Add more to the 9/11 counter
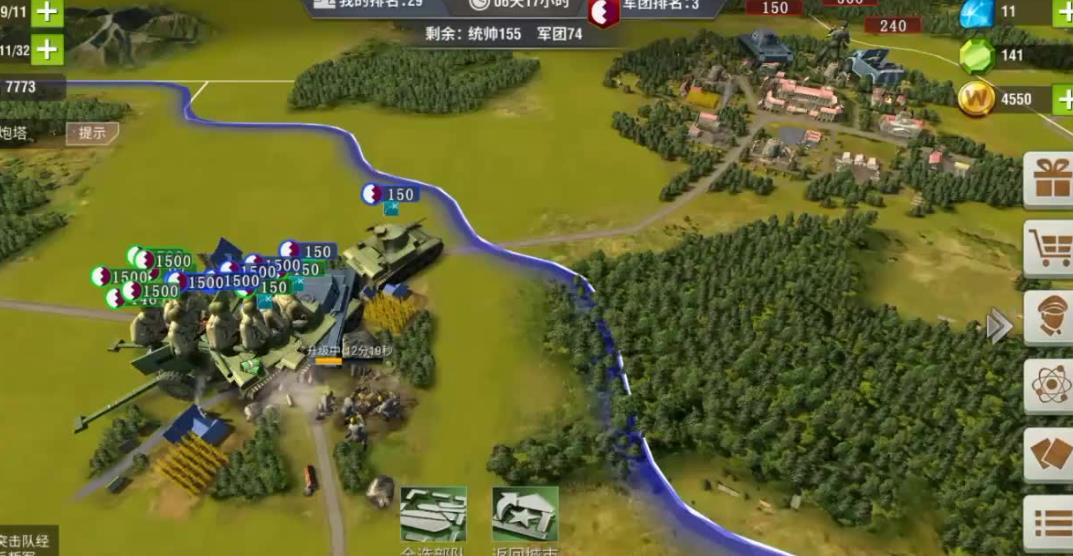Image resolution: width=1073 pixels, height=556 pixels. coord(47,13)
